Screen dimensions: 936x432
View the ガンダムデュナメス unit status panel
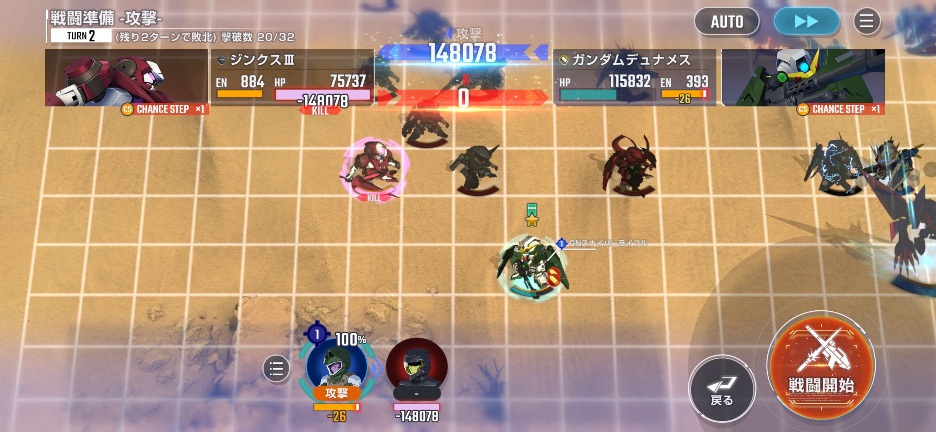634,78
